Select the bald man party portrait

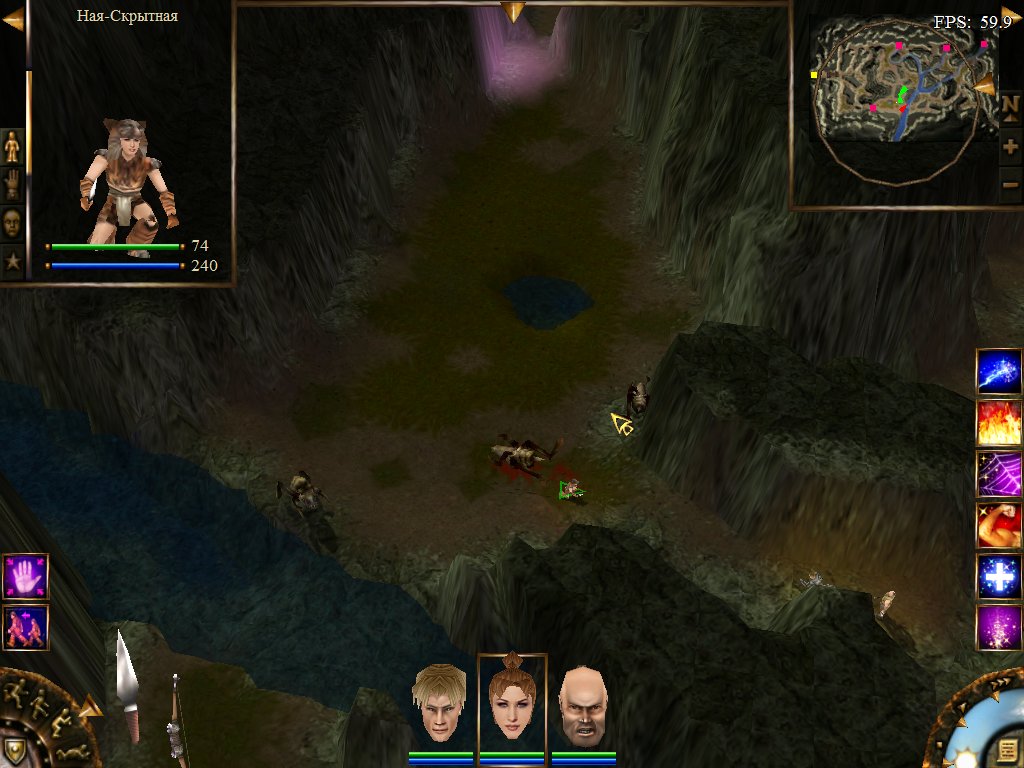point(583,703)
